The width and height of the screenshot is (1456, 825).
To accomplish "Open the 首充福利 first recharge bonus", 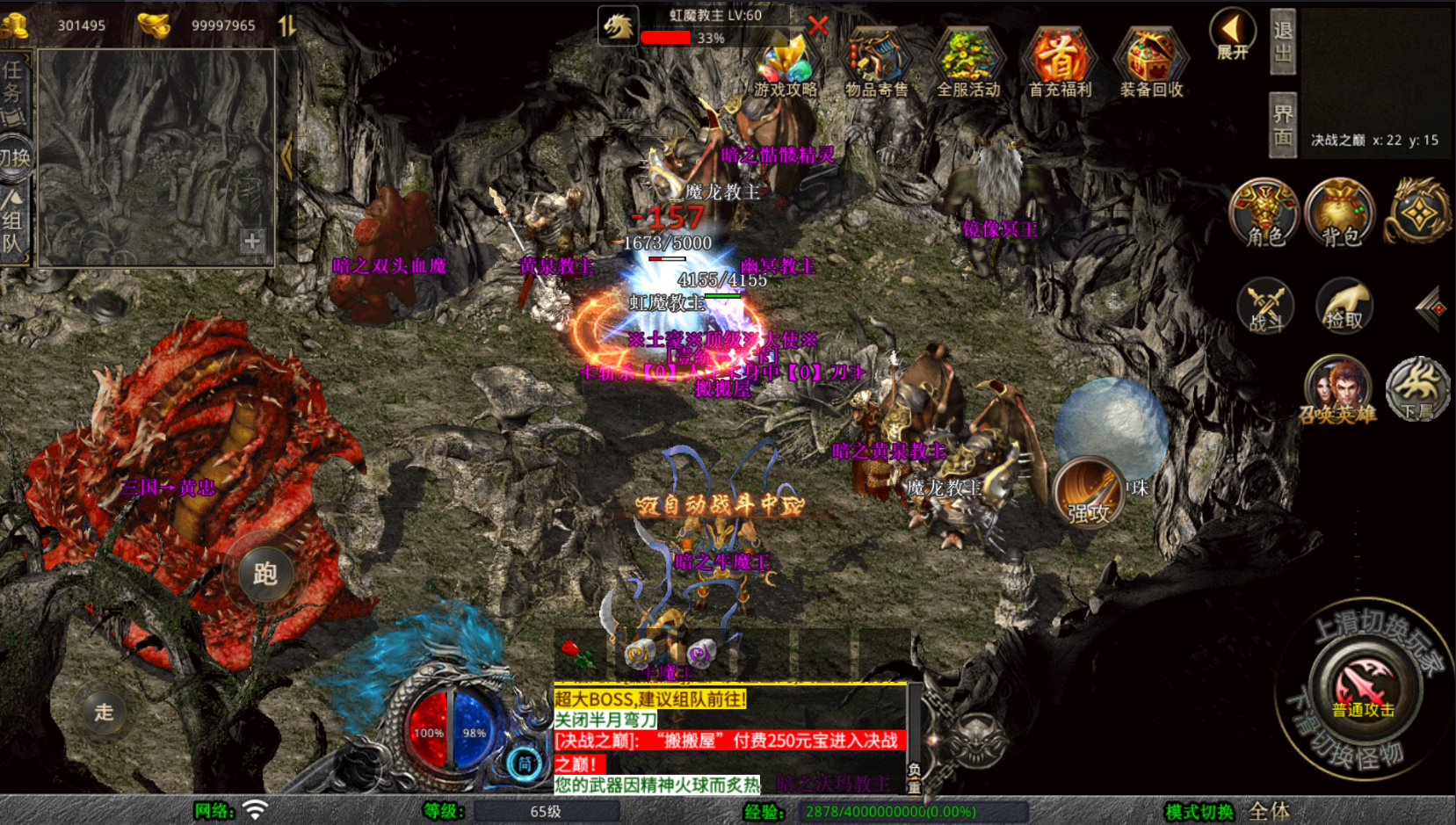I will tap(1060, 63).
